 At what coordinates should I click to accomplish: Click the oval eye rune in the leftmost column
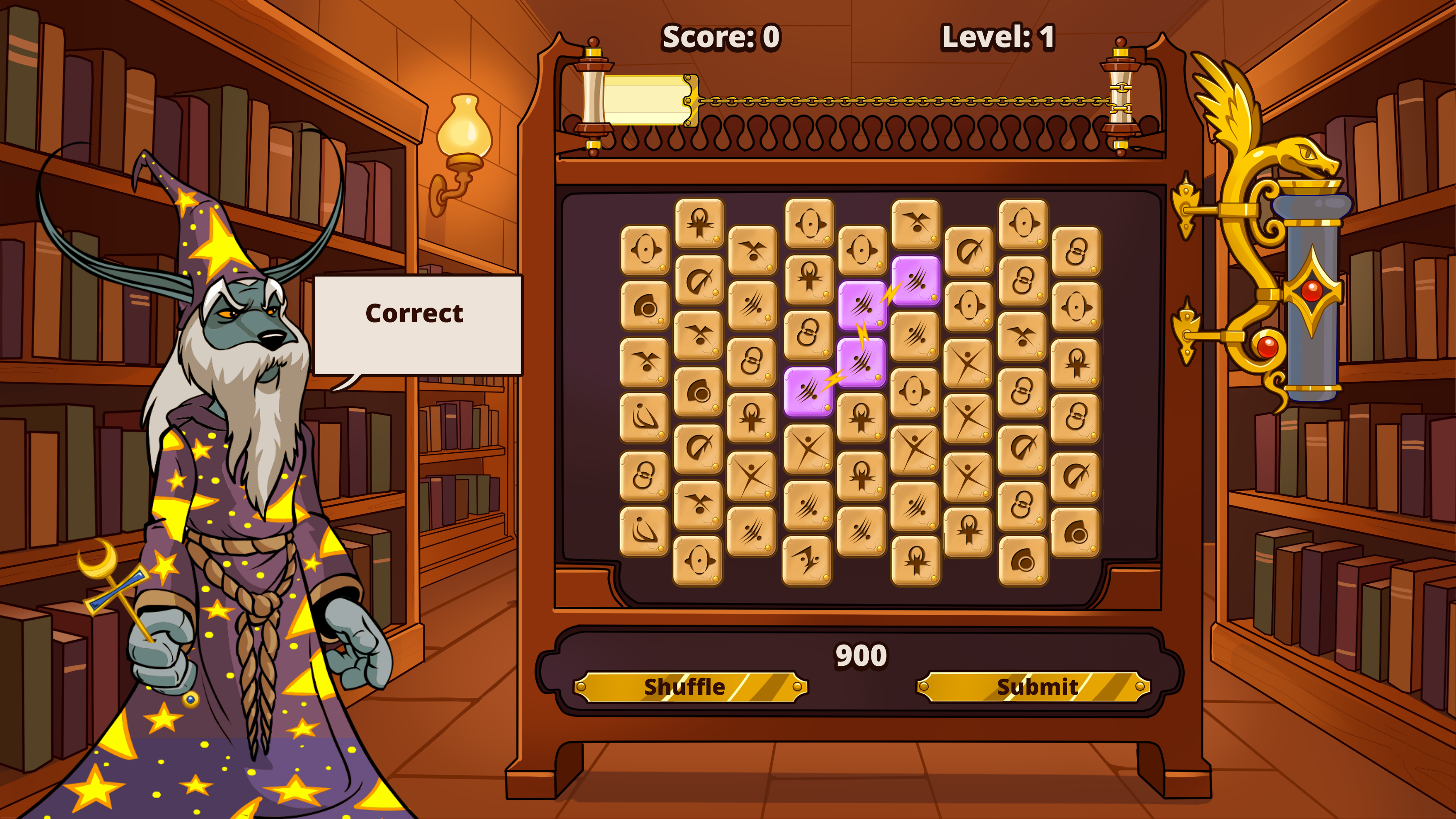645,250
